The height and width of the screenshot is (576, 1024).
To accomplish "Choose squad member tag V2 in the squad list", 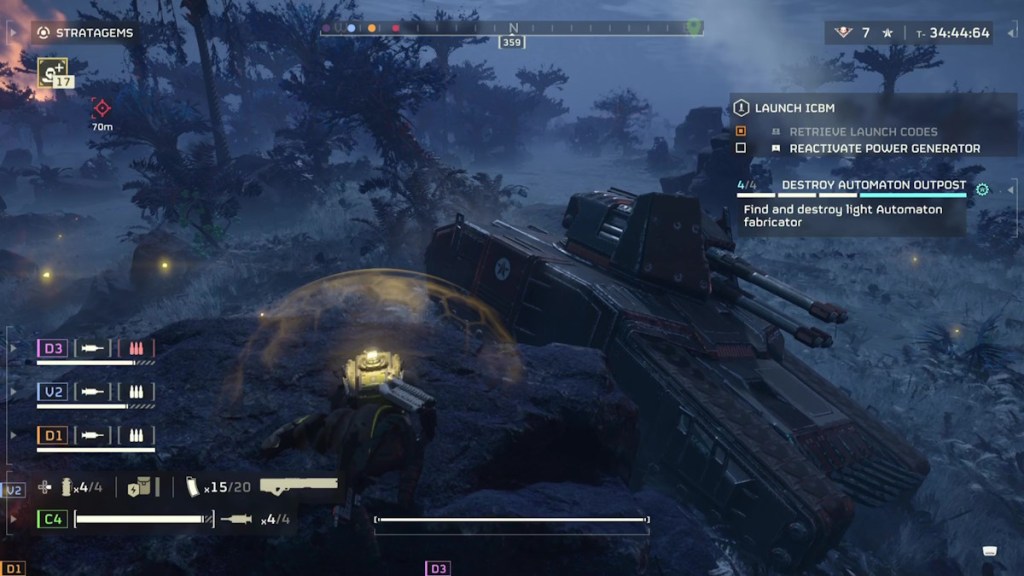I will pos(53,392).
